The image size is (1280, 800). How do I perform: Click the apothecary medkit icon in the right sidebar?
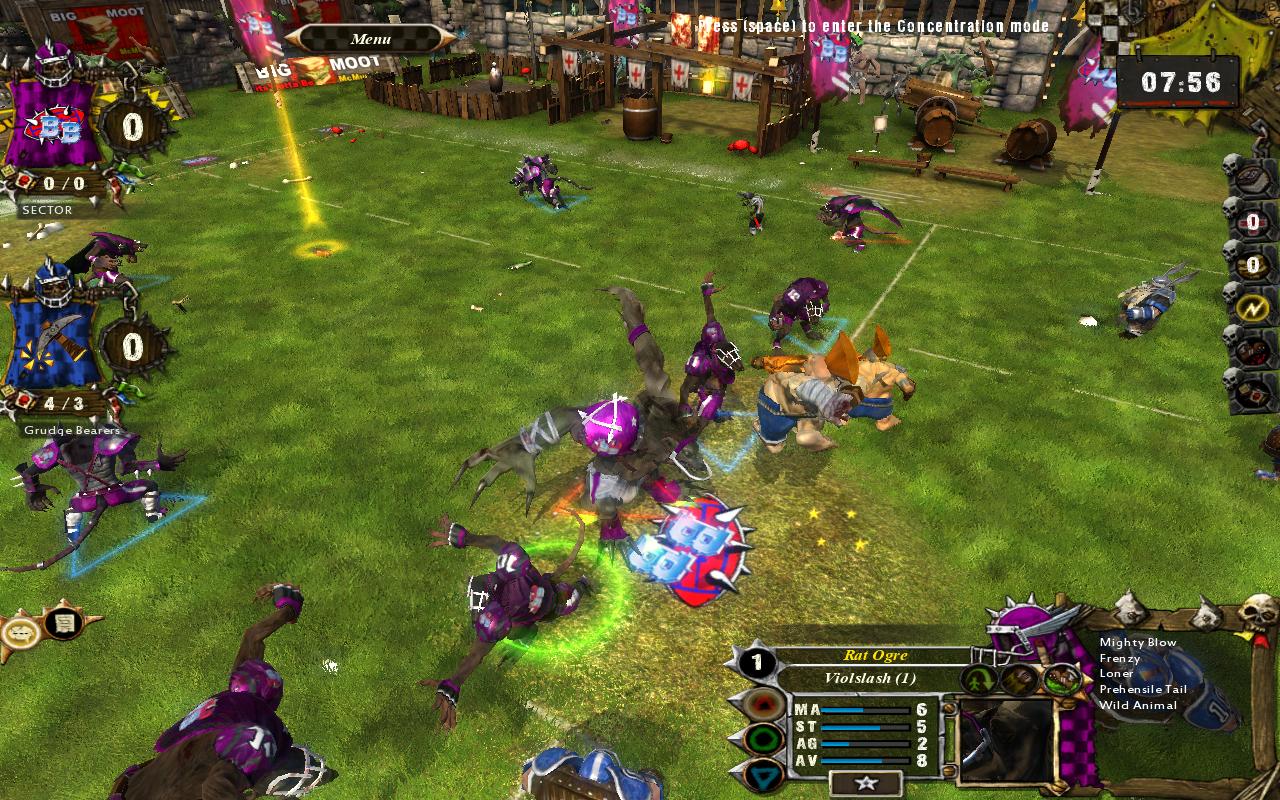point(1252,348)
